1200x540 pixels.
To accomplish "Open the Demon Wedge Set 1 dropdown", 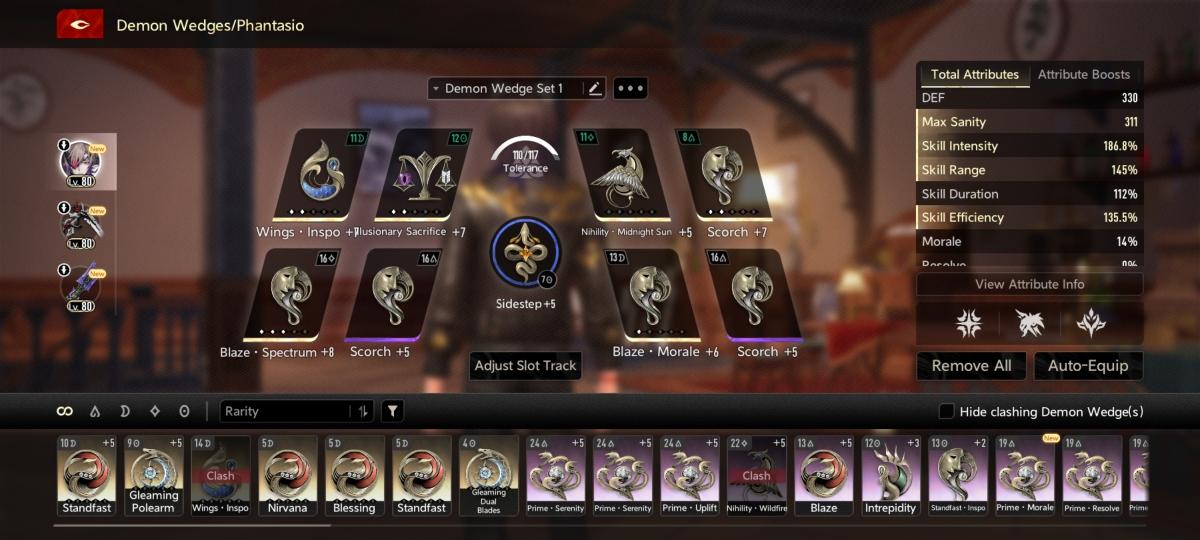I will coord(505,88).
